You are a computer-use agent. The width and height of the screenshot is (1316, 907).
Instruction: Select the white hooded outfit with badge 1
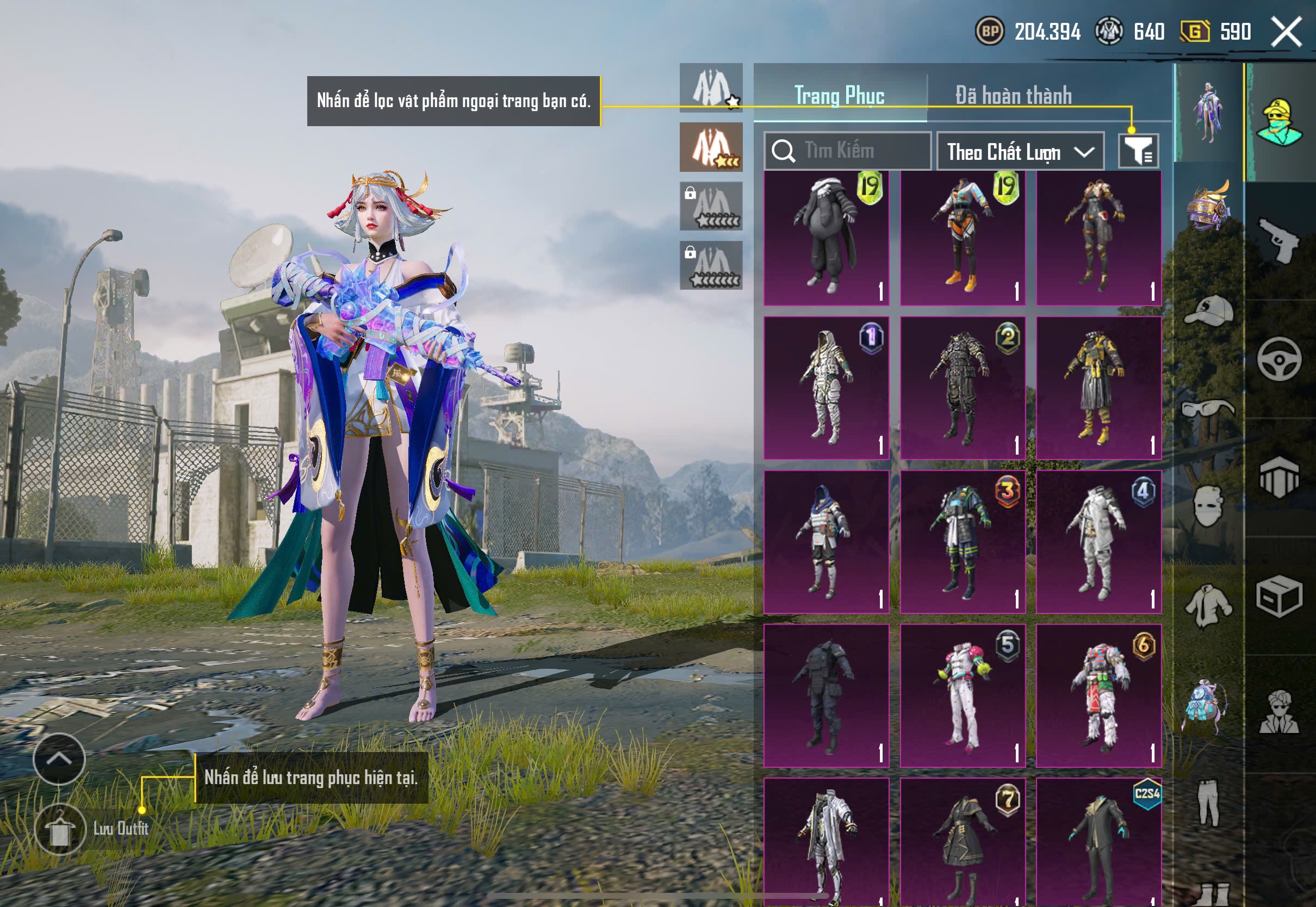click(x=826, y=388)
